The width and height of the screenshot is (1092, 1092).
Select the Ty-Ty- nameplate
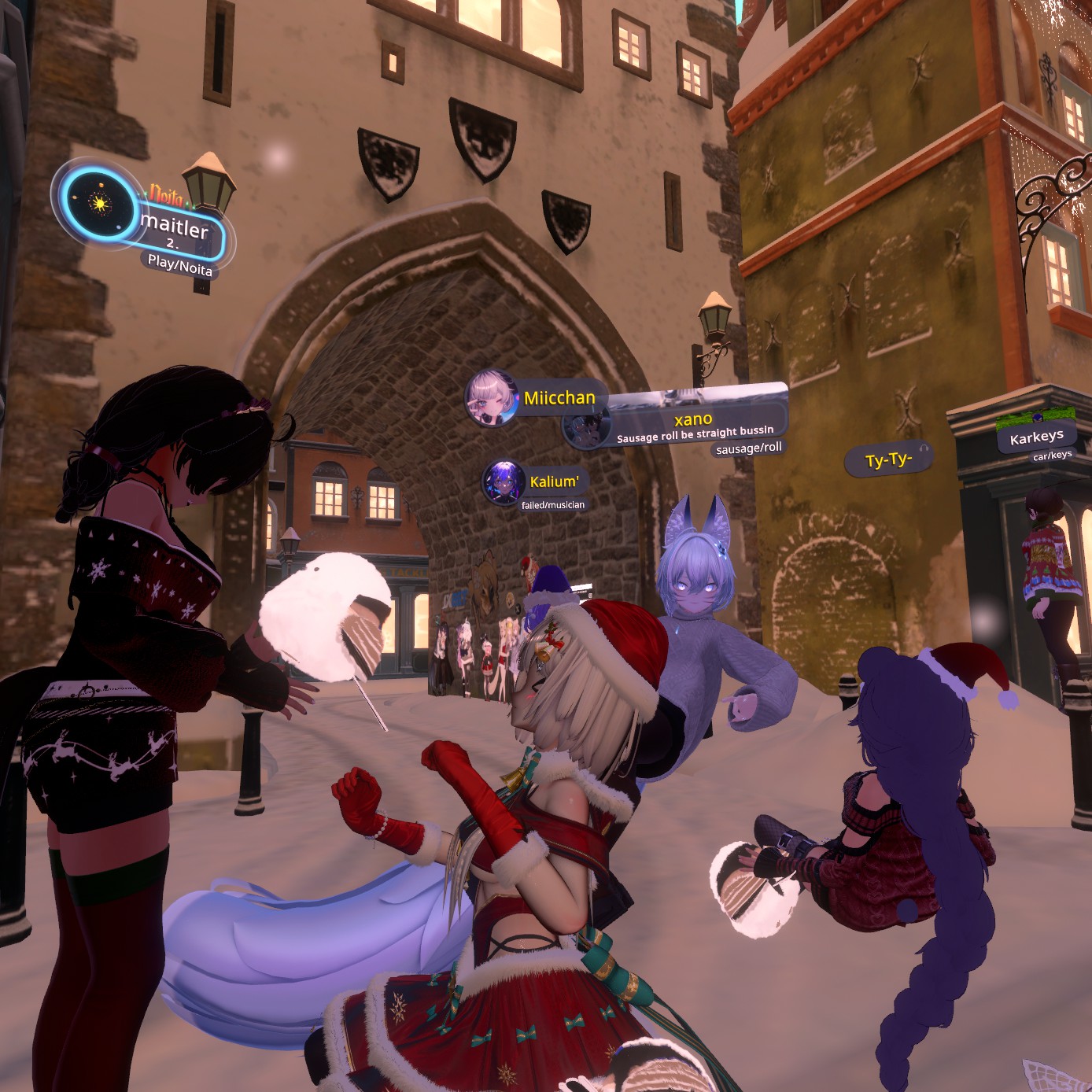click(887, 459)
